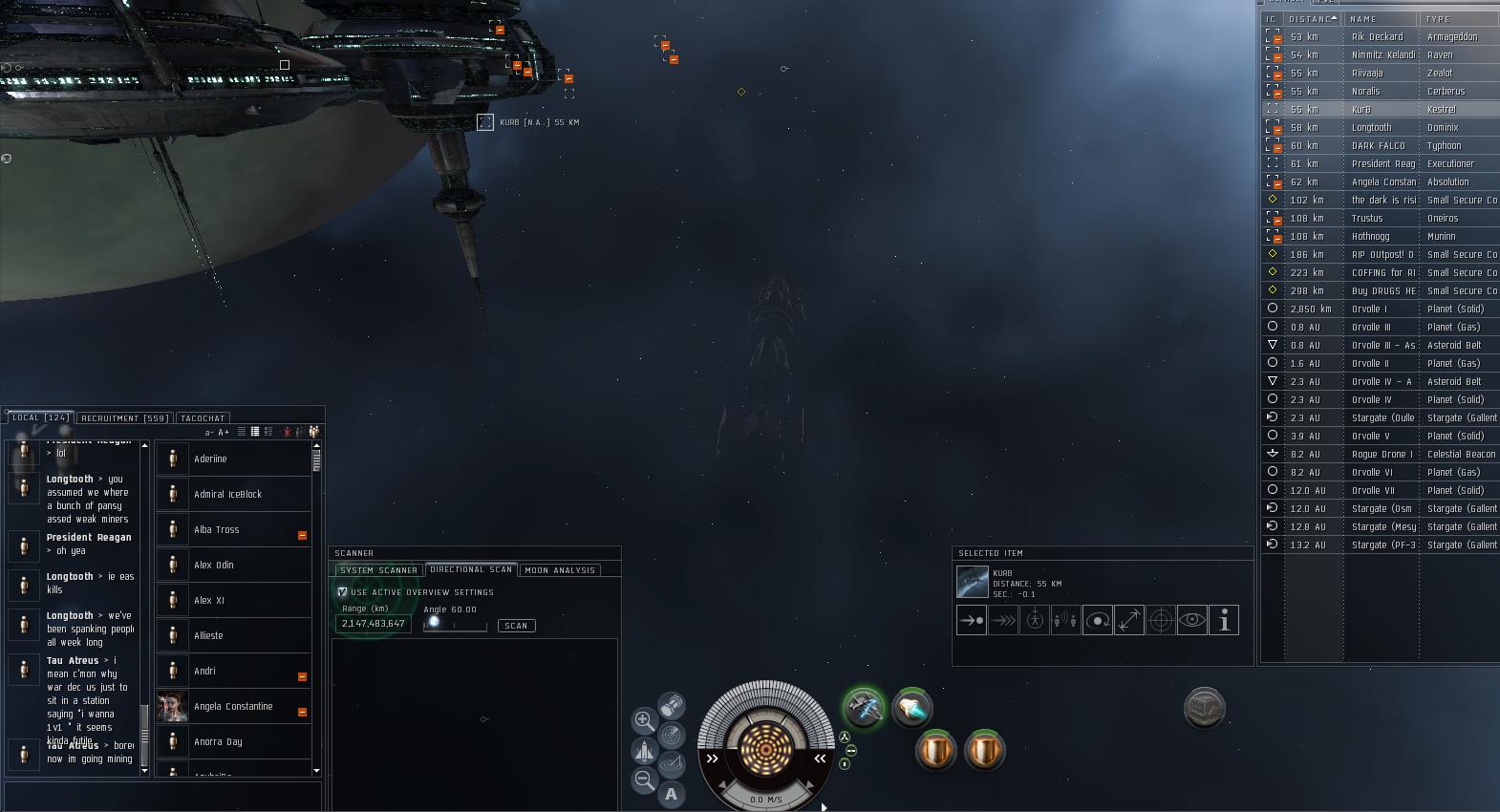The width and height of the screenshot is (1500, 812).
Task: Sort the overview by the Name column
Action: 1376,19
